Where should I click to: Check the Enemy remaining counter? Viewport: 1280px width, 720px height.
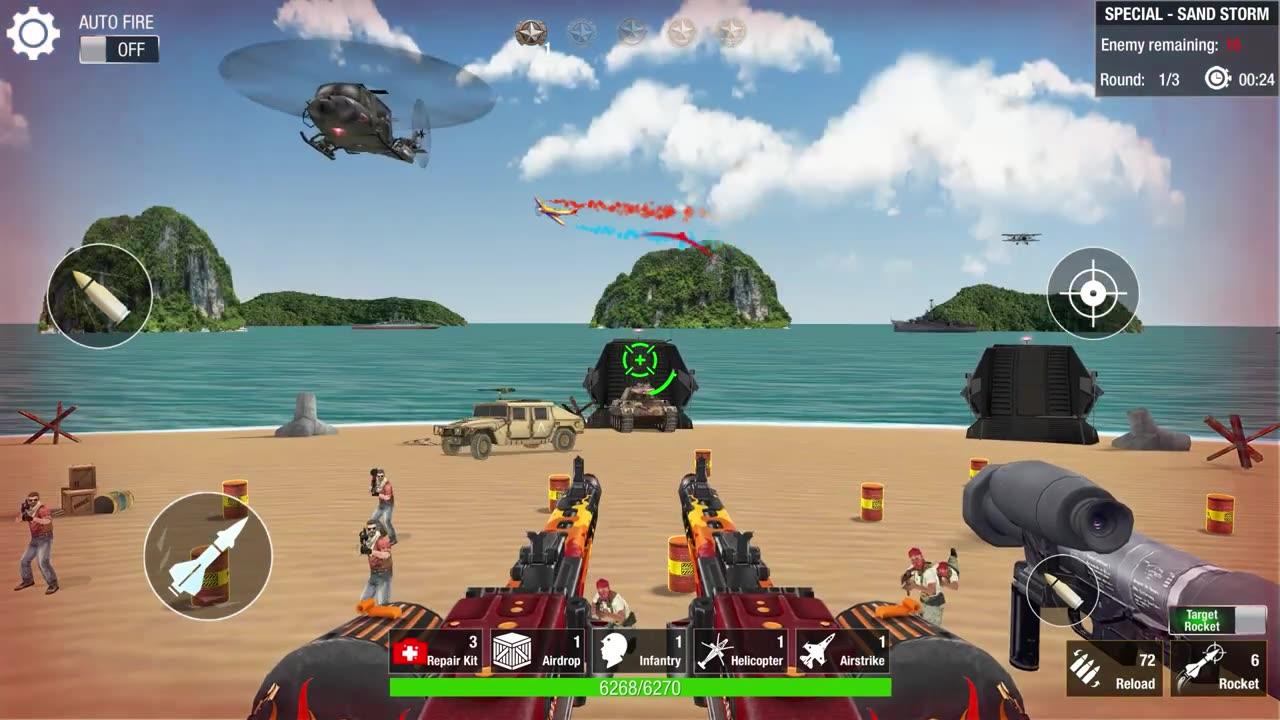coord(1172,46)
